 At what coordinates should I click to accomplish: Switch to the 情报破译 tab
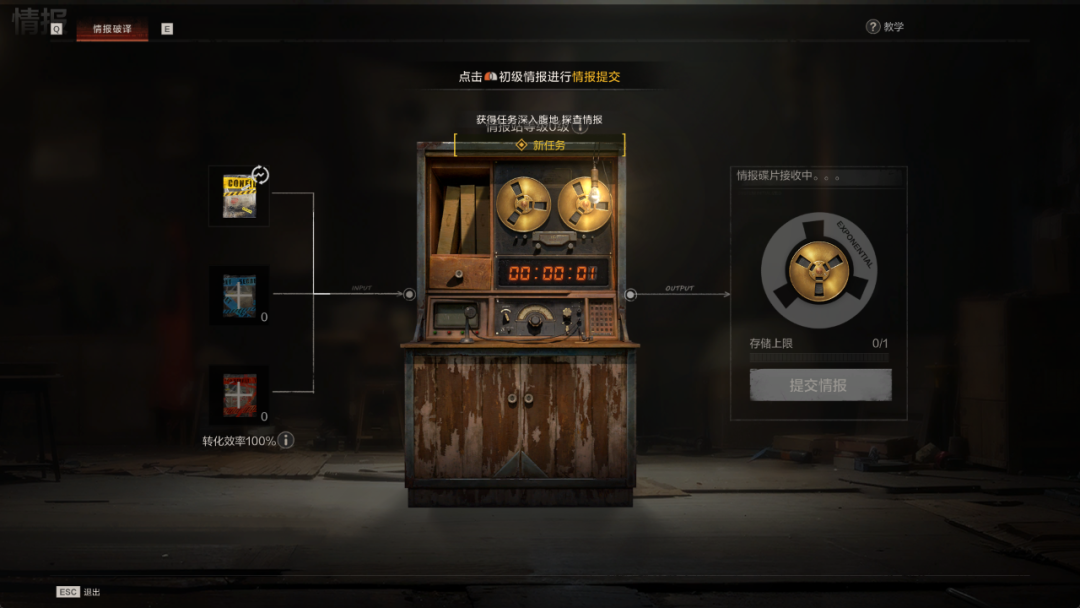click(112, 29)
